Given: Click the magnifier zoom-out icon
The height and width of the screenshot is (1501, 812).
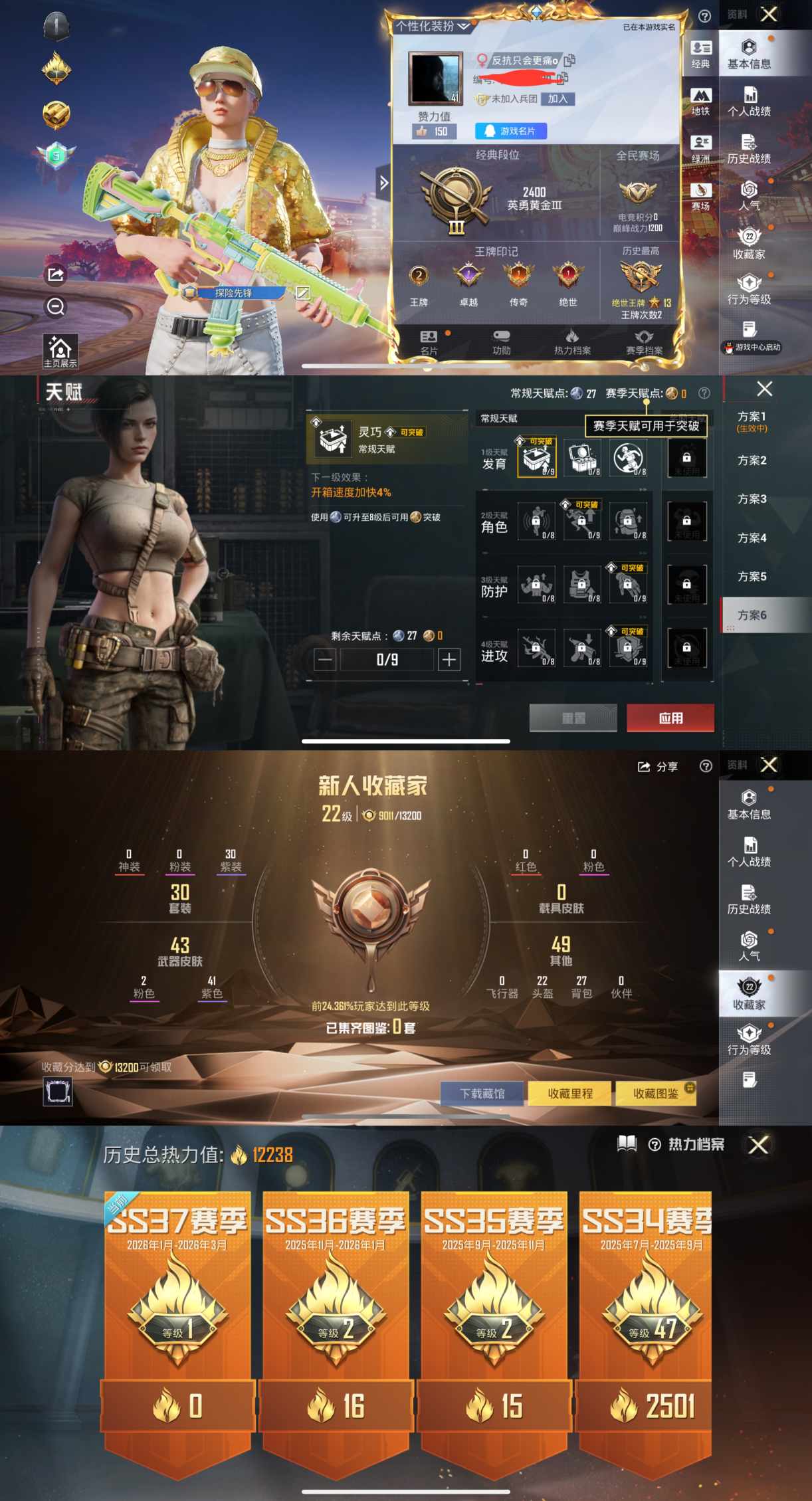Looking at the screenshot, I should pos(56,306).
